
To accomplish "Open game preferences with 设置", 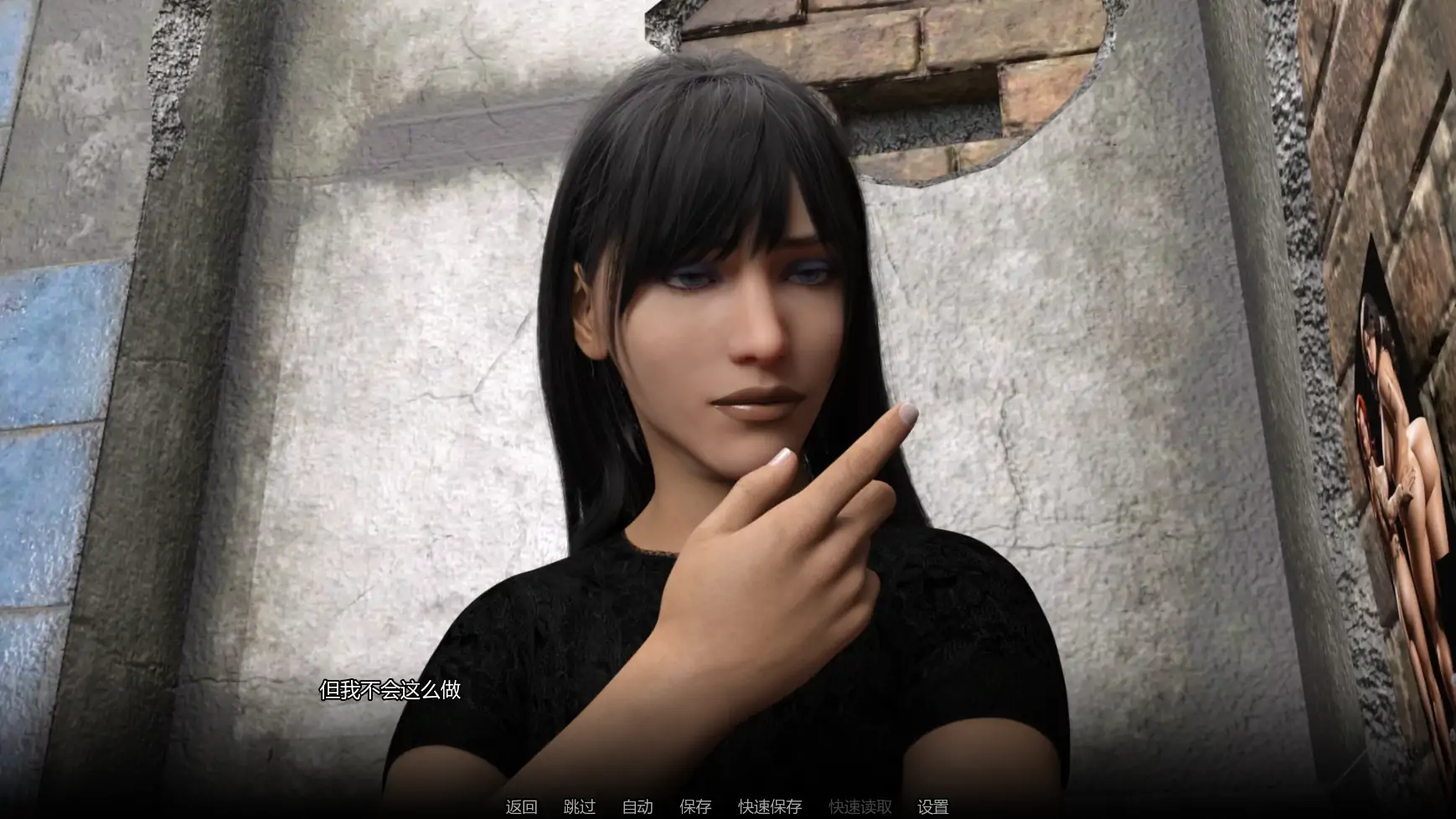I will click(x=934, y=807).
